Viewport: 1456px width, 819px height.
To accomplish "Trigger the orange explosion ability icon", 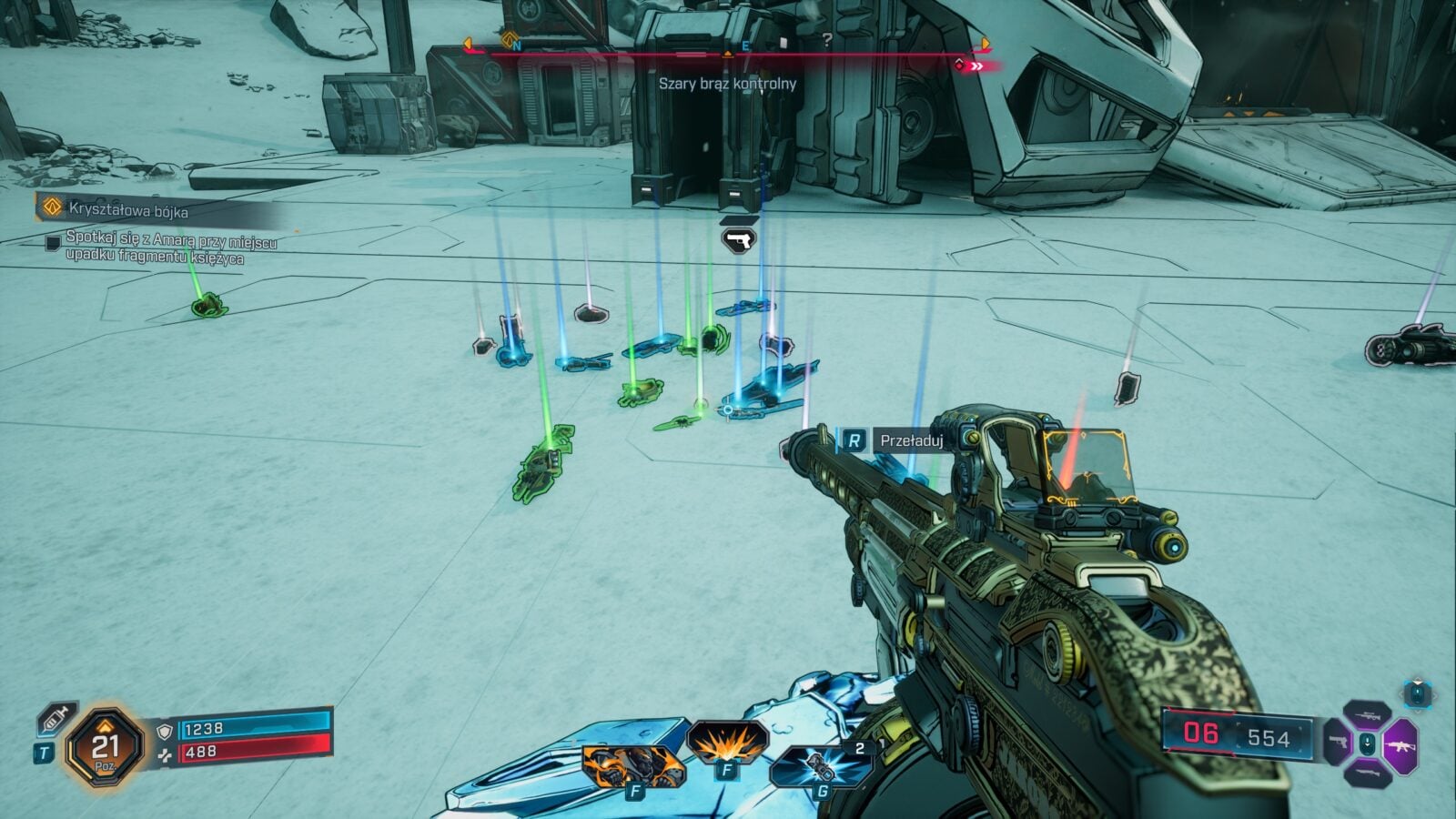I will click(725, 743).
